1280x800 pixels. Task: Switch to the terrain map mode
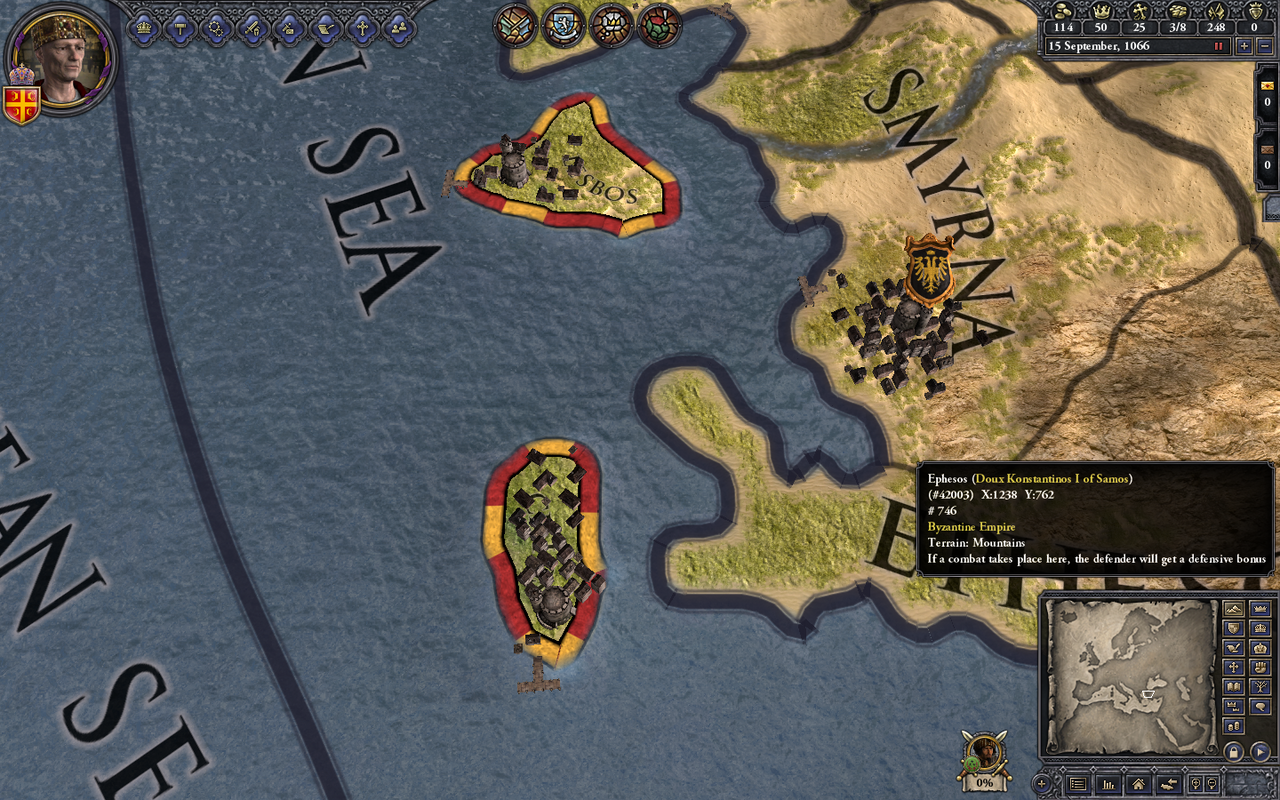coord(1233,609)
